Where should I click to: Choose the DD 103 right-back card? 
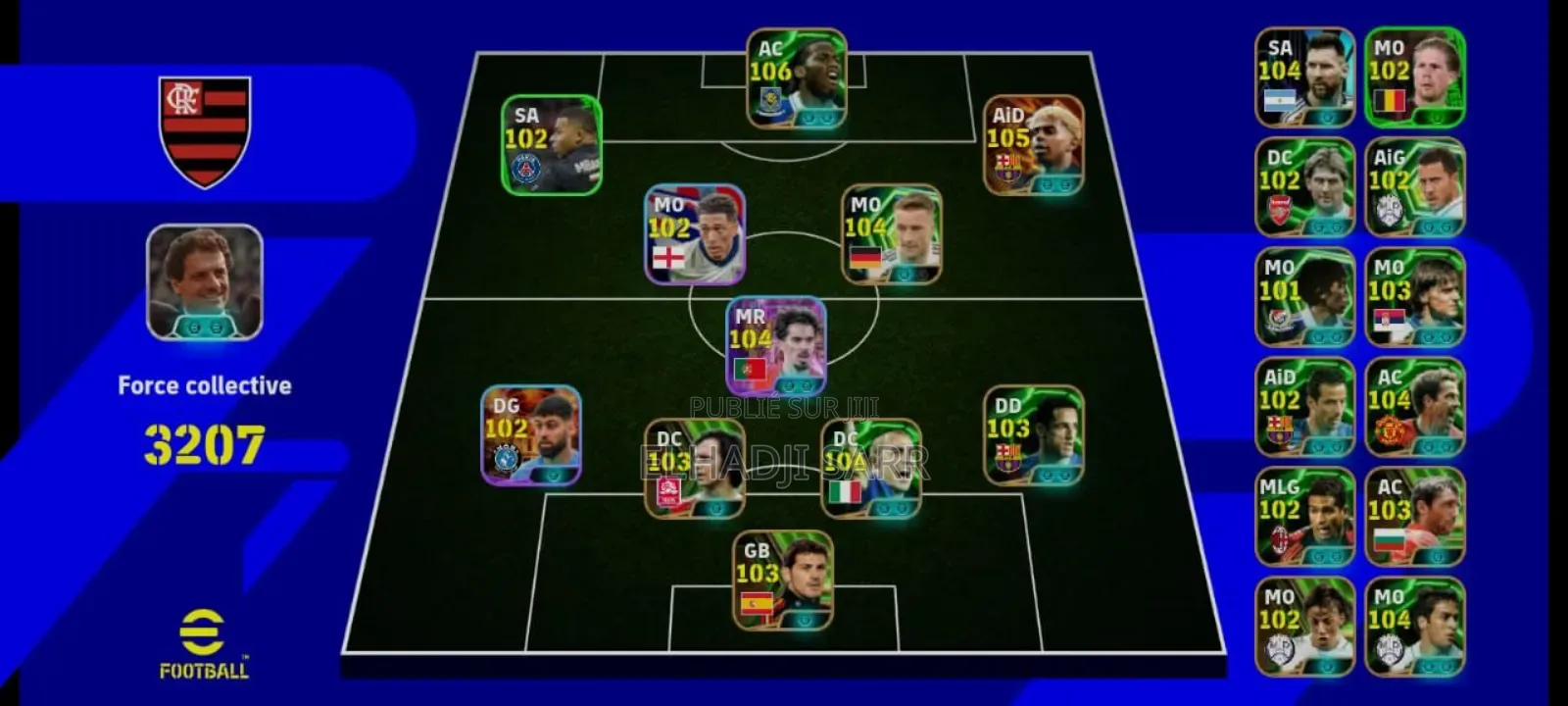[x=1033, y=434]
